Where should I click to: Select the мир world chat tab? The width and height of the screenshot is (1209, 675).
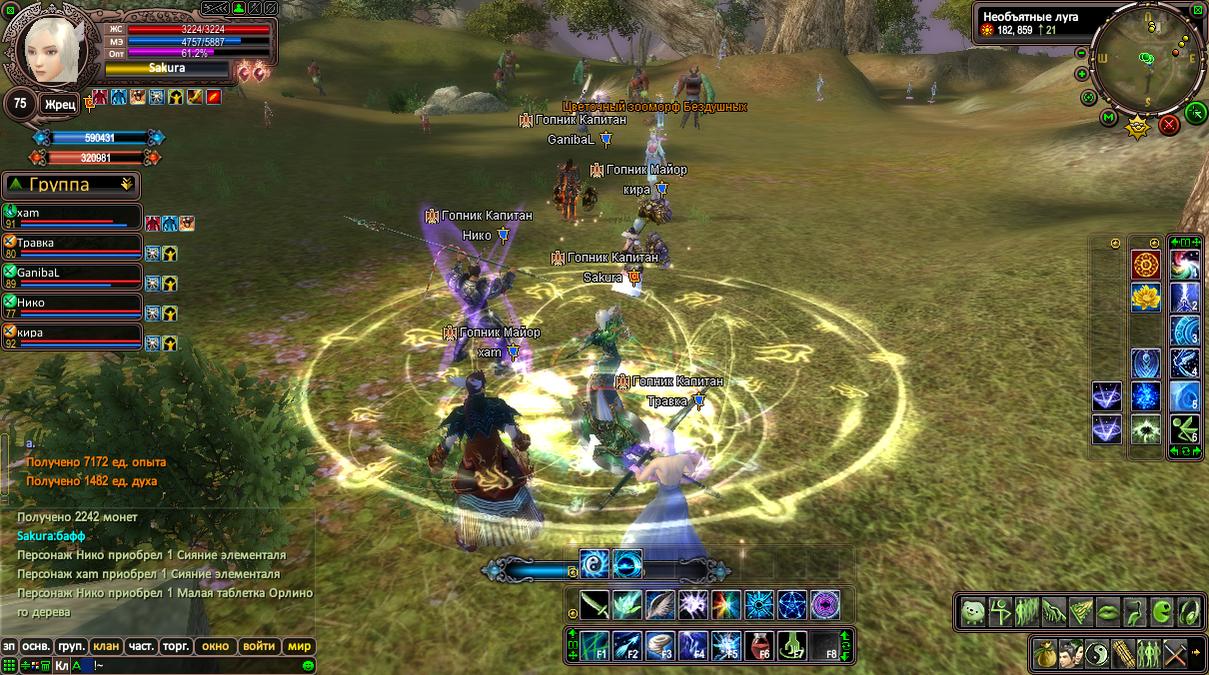click(300, 646)
